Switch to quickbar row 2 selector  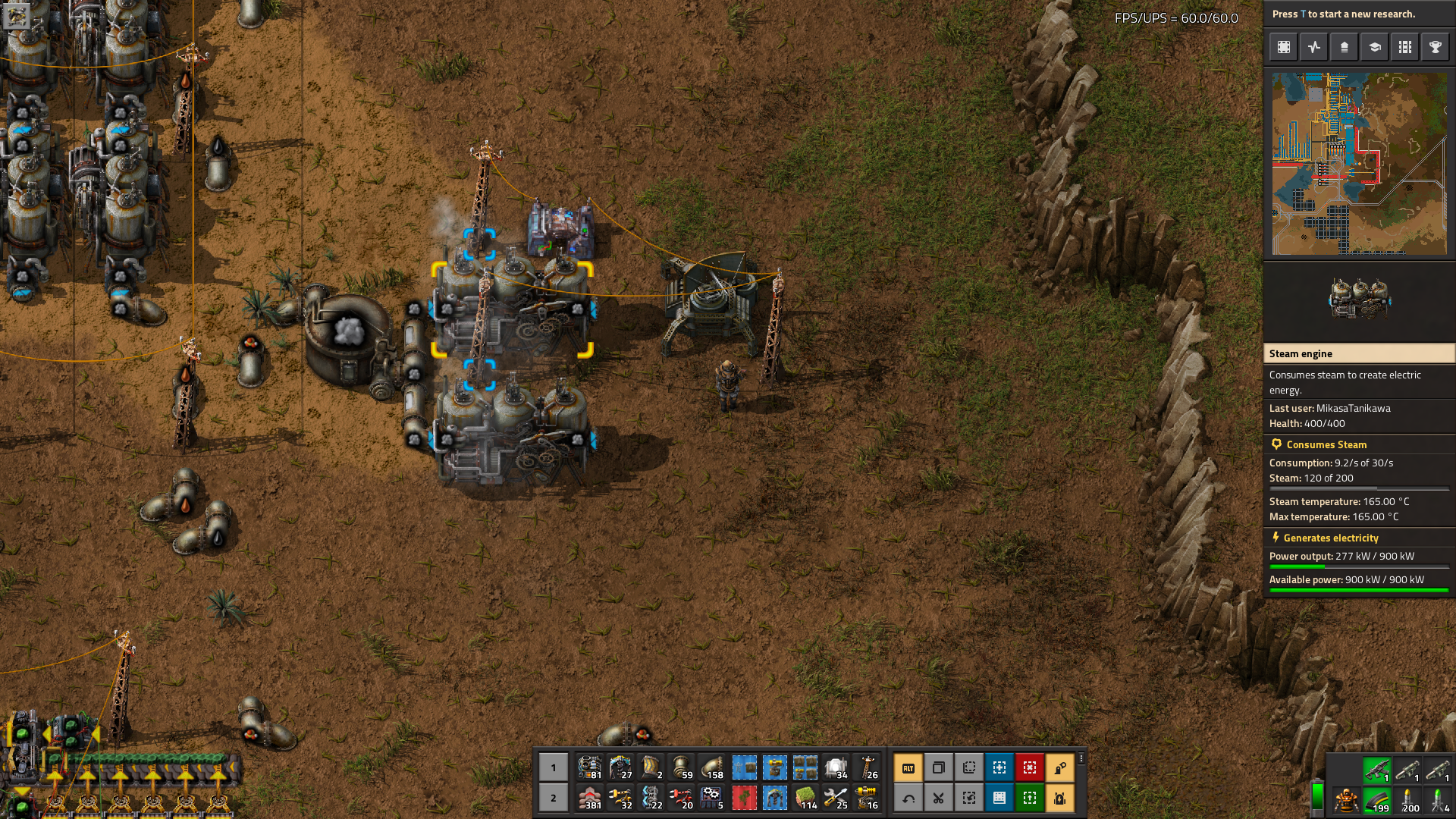pos(554,798)
